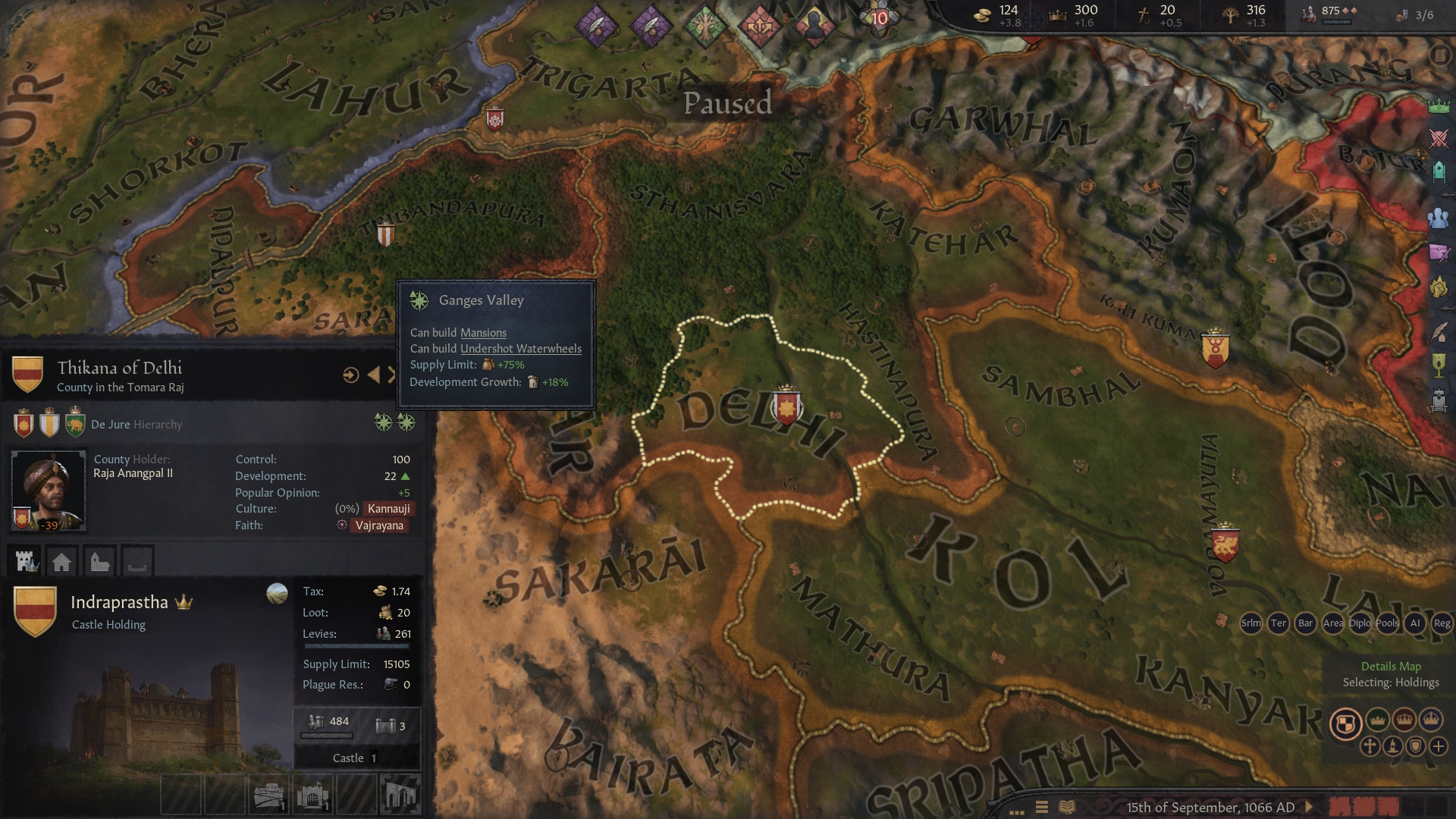
Task: Open more map modes with plus button
Action: click(1439, 746)
